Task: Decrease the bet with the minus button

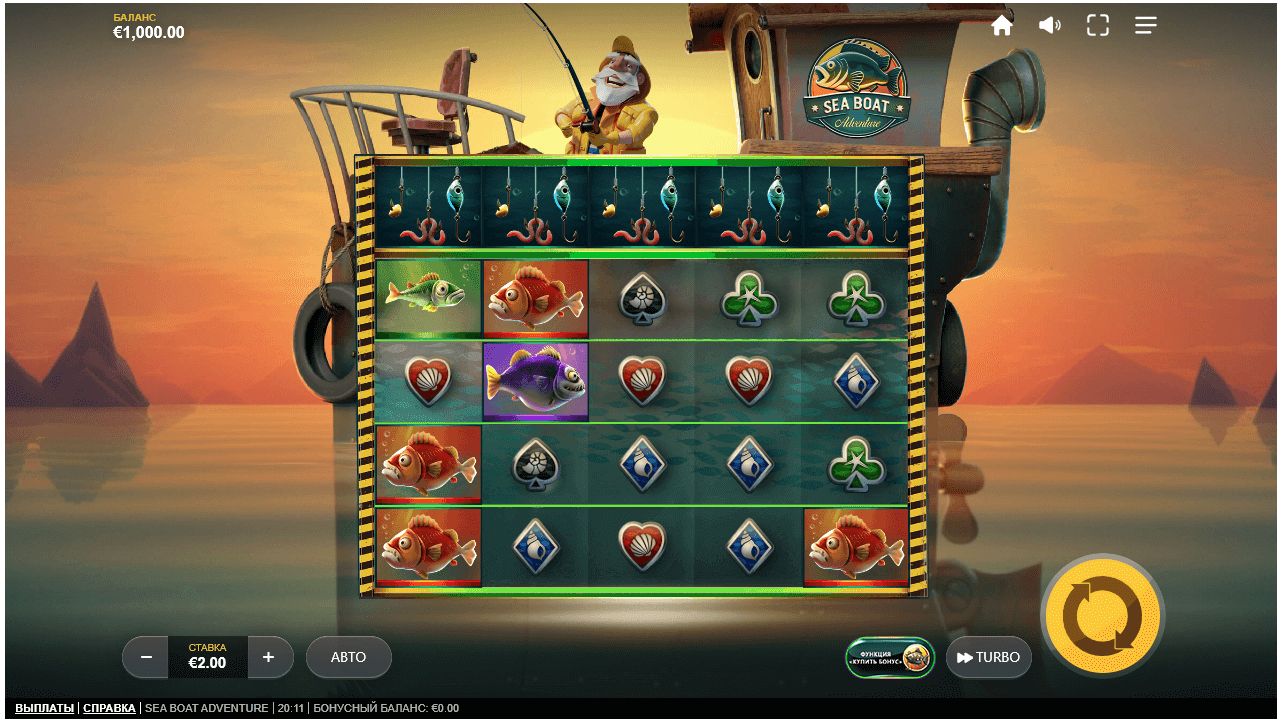Action: click(146, 657)
